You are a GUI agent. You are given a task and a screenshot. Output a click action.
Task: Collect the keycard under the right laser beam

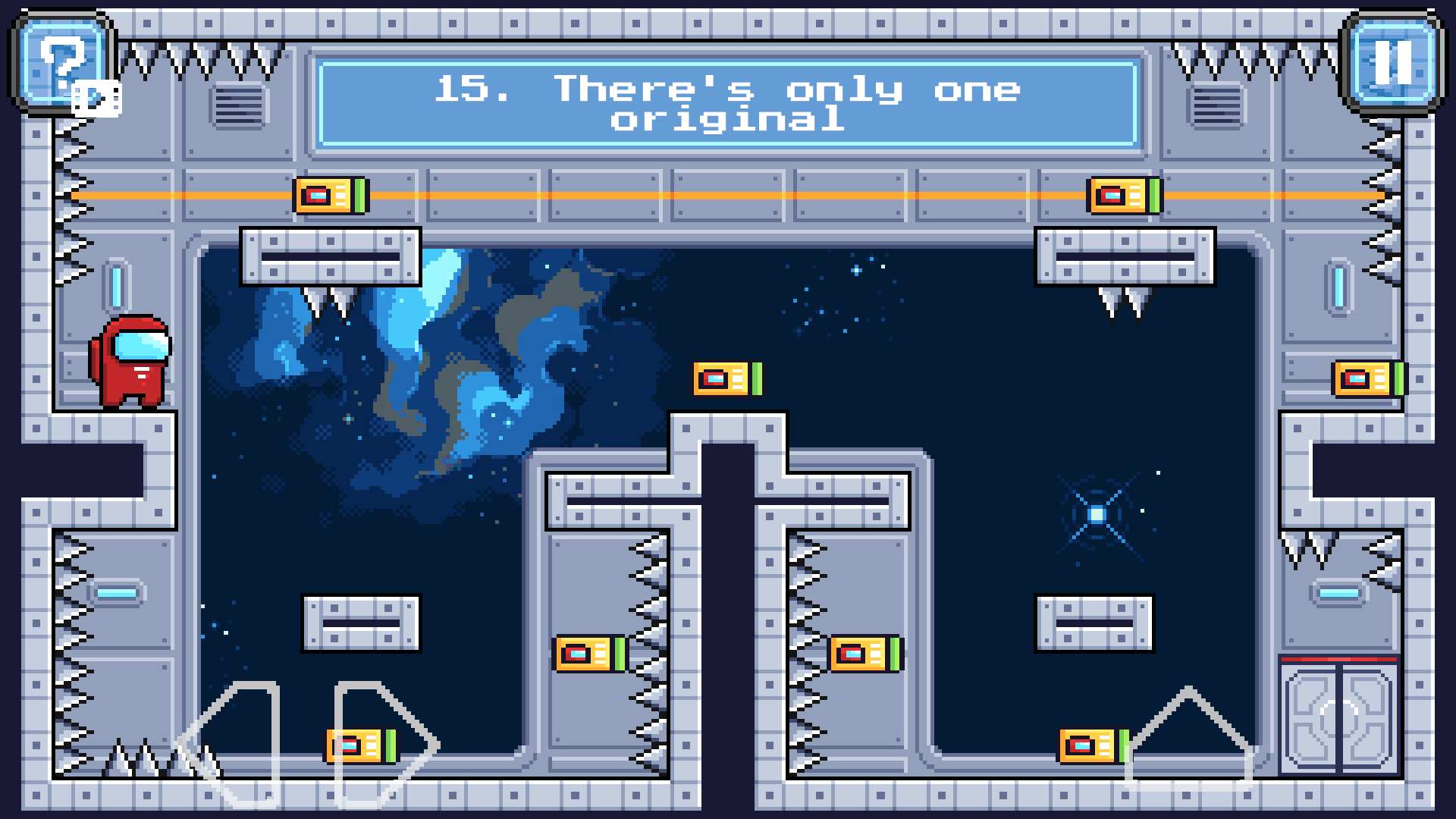(1123, 195)
